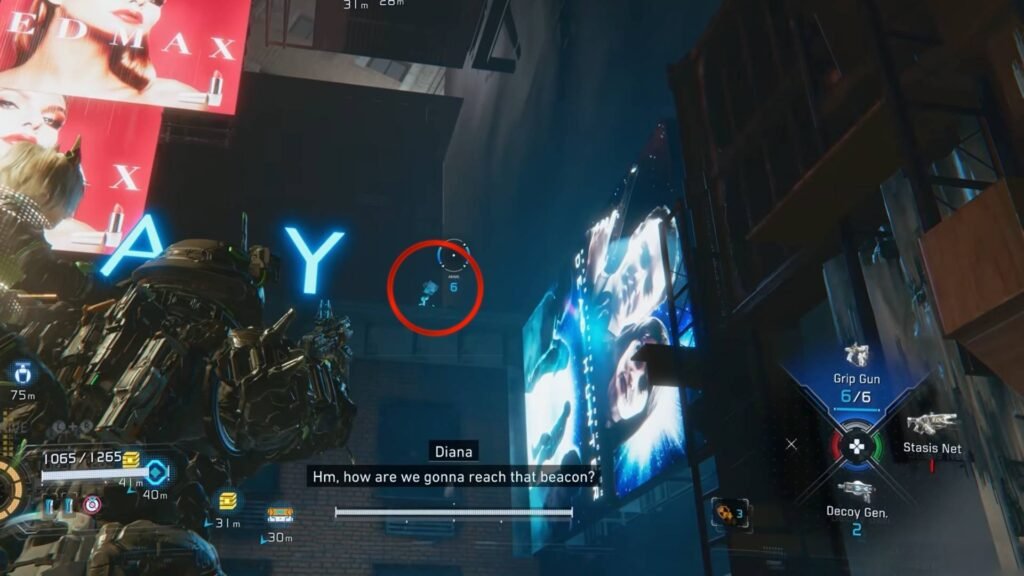Select the blue bucket waypoint marker at 75m
1024x576 pixels.
tap(20, 374)
